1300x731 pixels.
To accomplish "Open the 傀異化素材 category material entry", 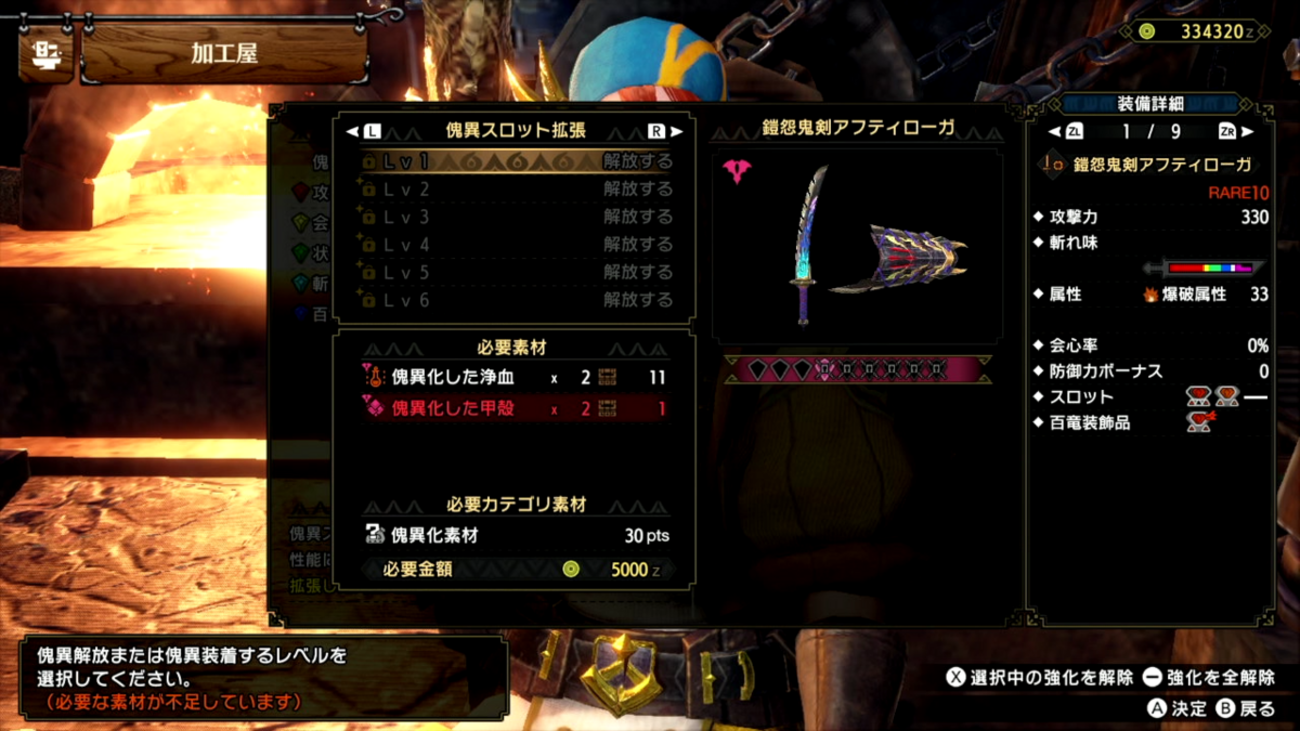I will tap(514, 536).
